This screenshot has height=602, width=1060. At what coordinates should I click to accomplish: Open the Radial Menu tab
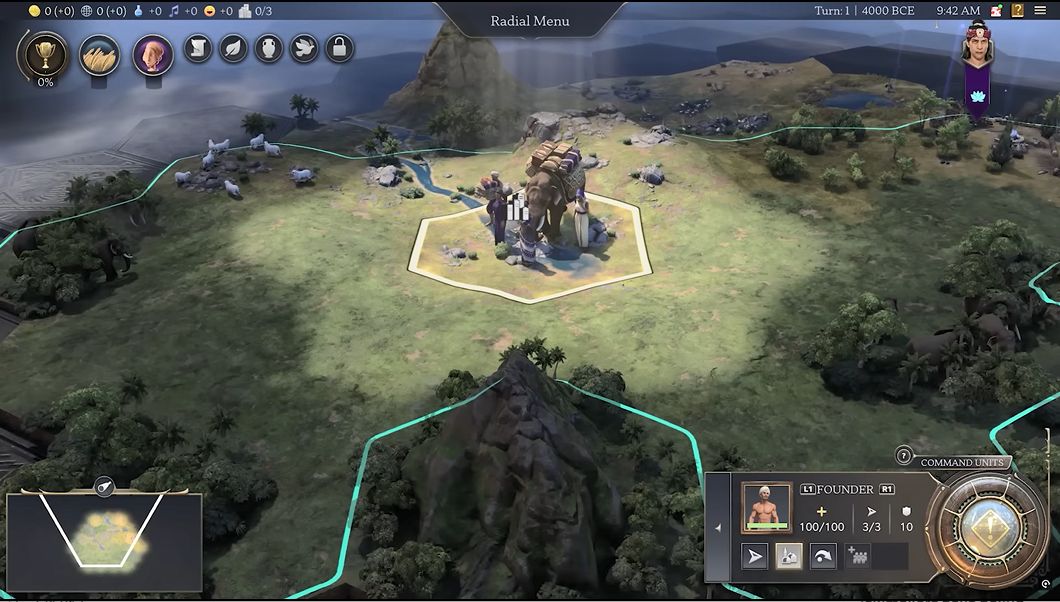[x=529, y=20]
